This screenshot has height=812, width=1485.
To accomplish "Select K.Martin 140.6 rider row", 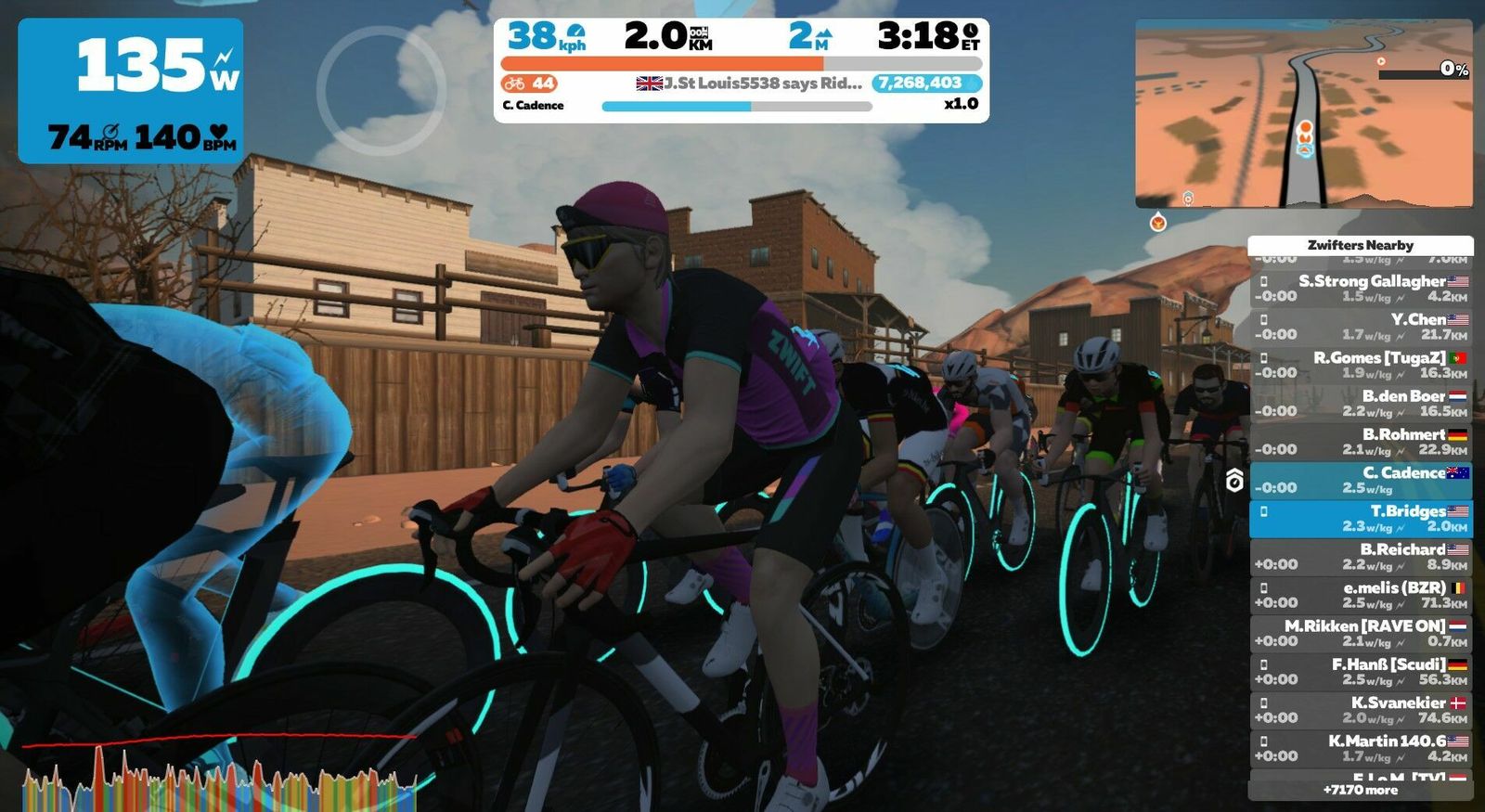I will tap(1360, 748).
